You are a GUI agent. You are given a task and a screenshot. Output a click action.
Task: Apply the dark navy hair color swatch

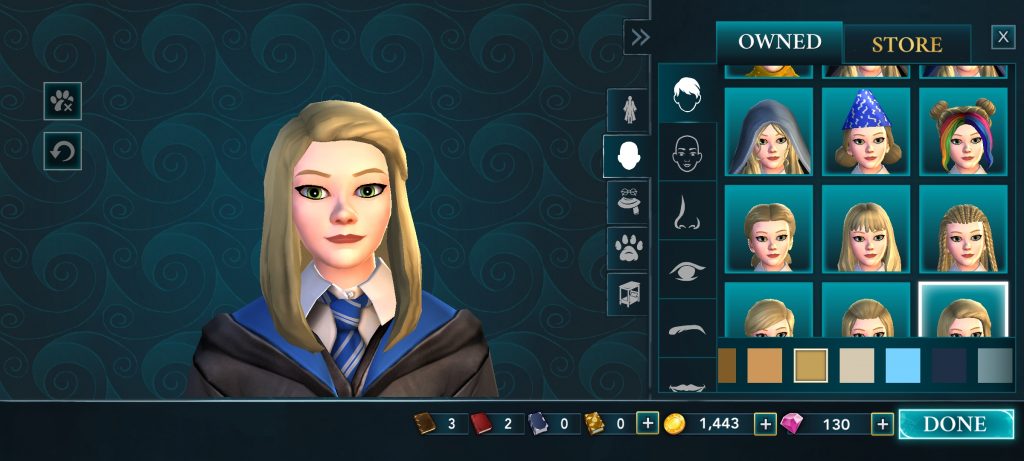(949, 365)
